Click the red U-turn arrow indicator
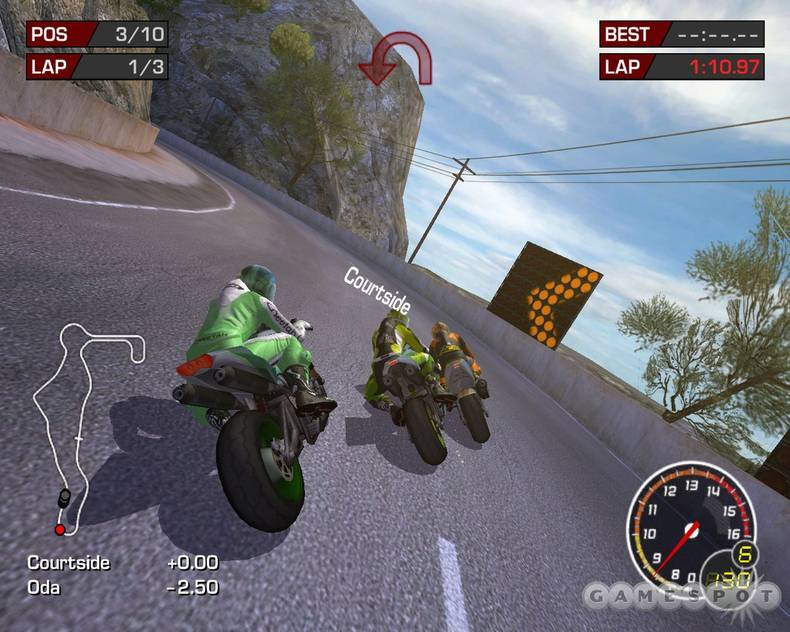This screenshot has width=790, height=632. [395, 58]
